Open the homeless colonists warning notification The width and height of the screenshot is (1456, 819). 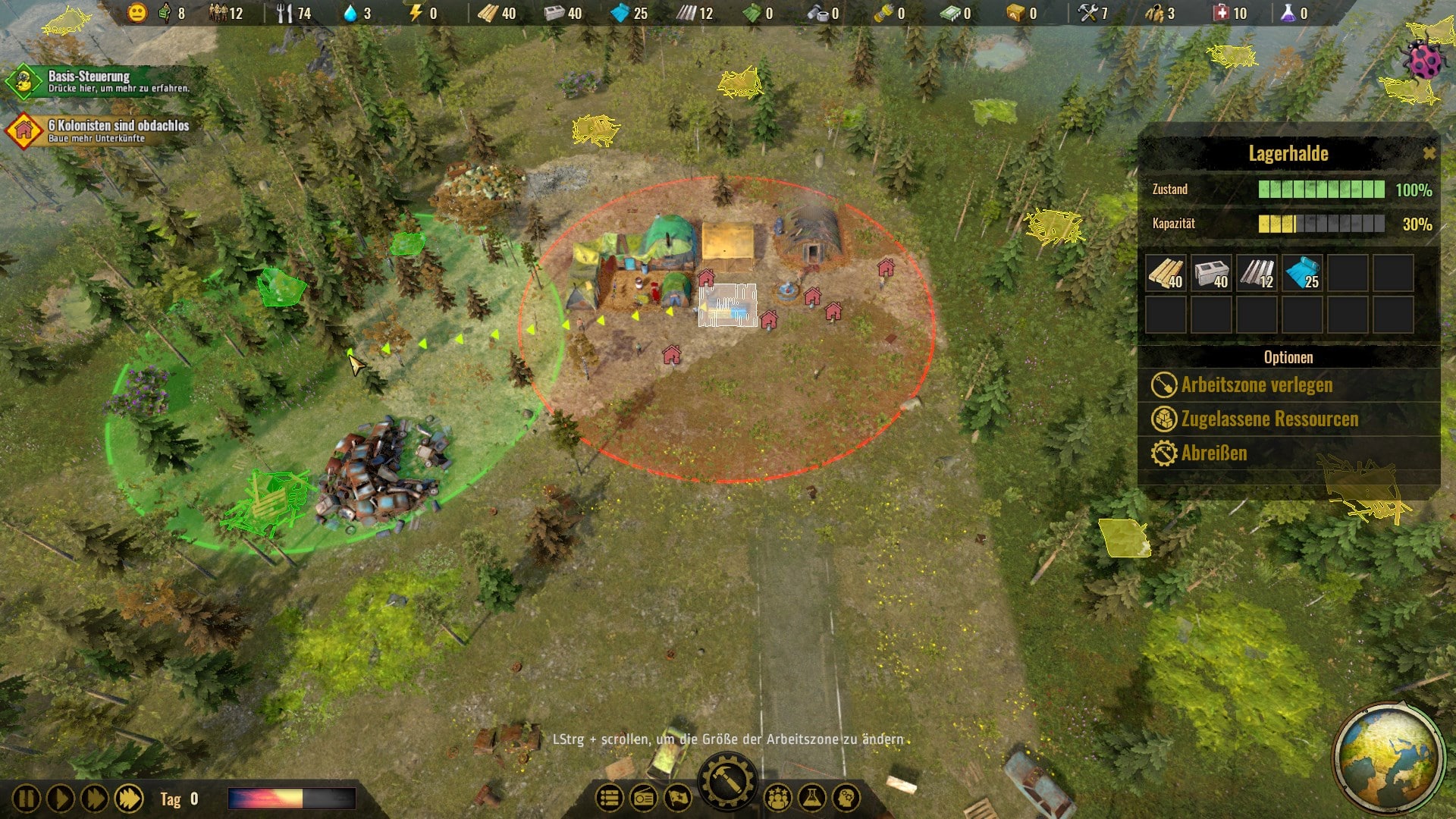[99, 130]
